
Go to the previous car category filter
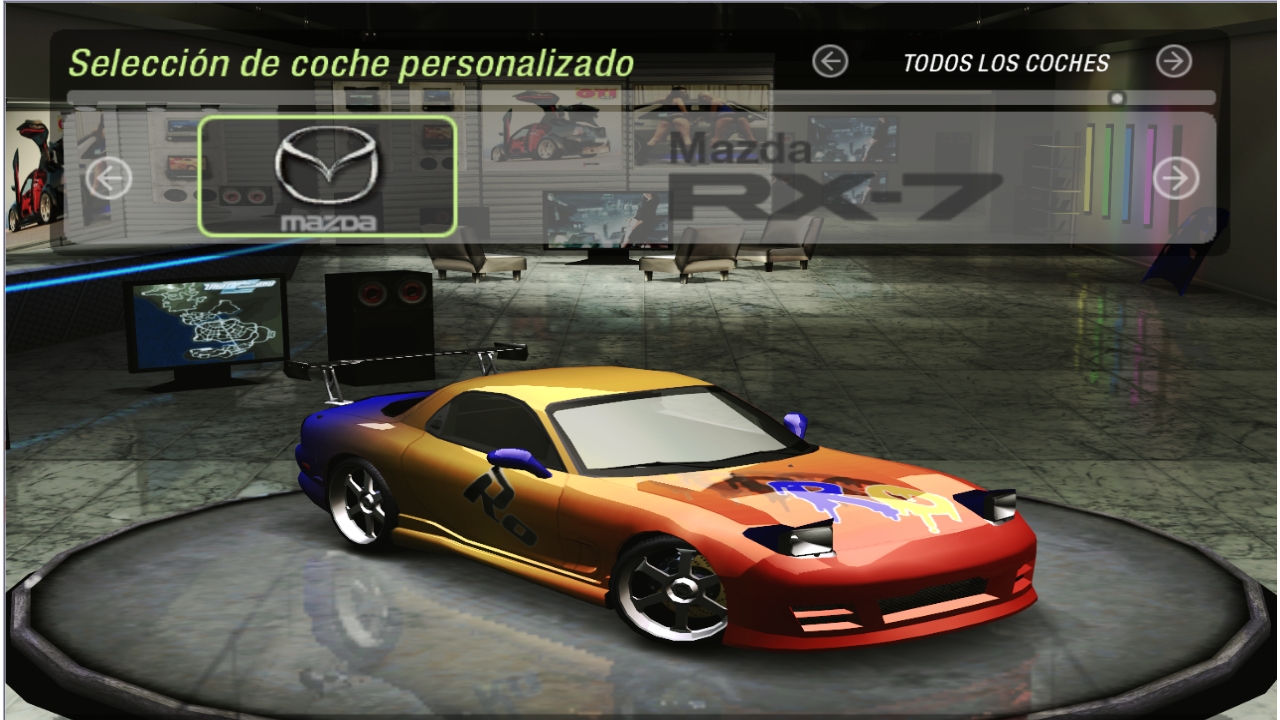tap(830, 62)
